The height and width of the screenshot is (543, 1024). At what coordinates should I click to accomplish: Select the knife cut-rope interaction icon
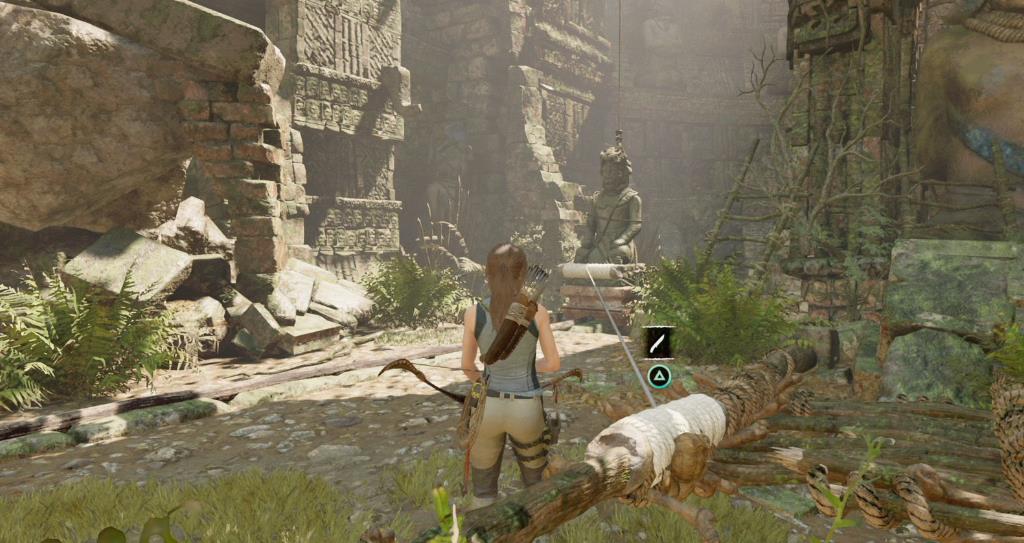(x=658, y=343)
